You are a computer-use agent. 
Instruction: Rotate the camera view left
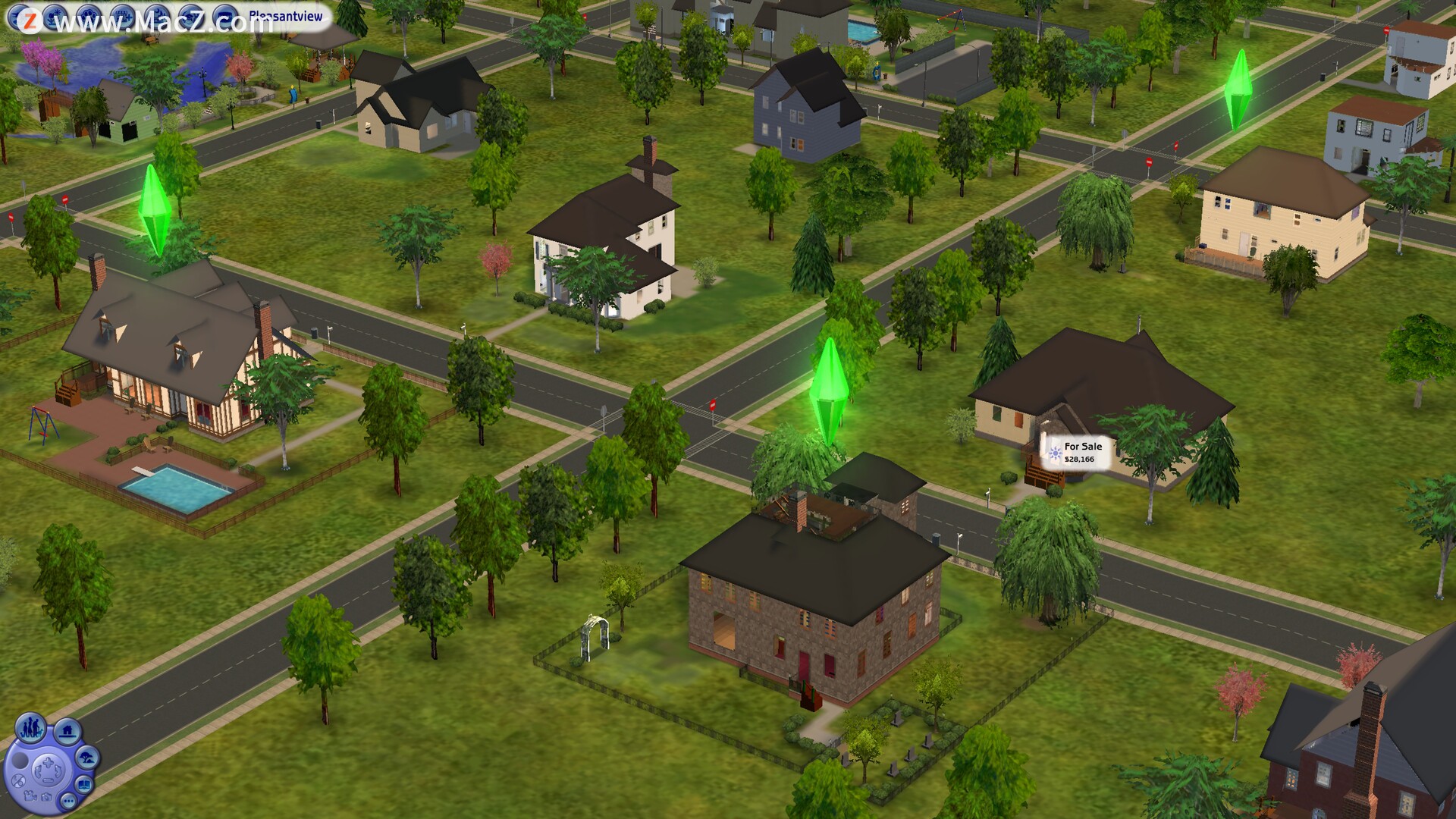pyautogui.click(x=38, y=771)
